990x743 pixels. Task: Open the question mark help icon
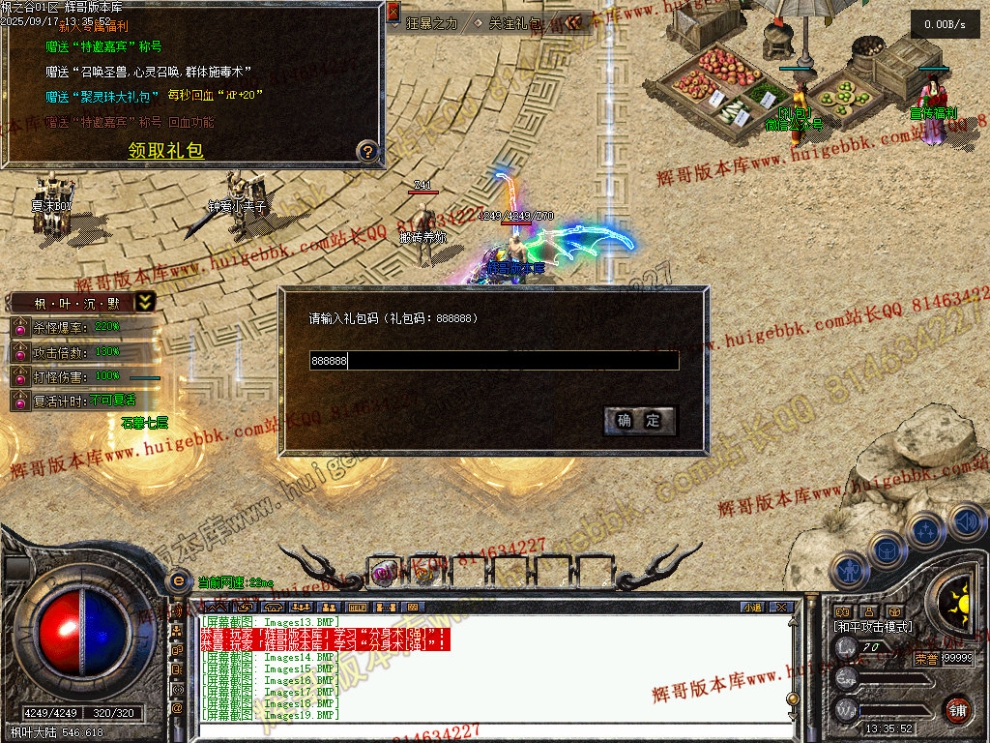point(368,151)
